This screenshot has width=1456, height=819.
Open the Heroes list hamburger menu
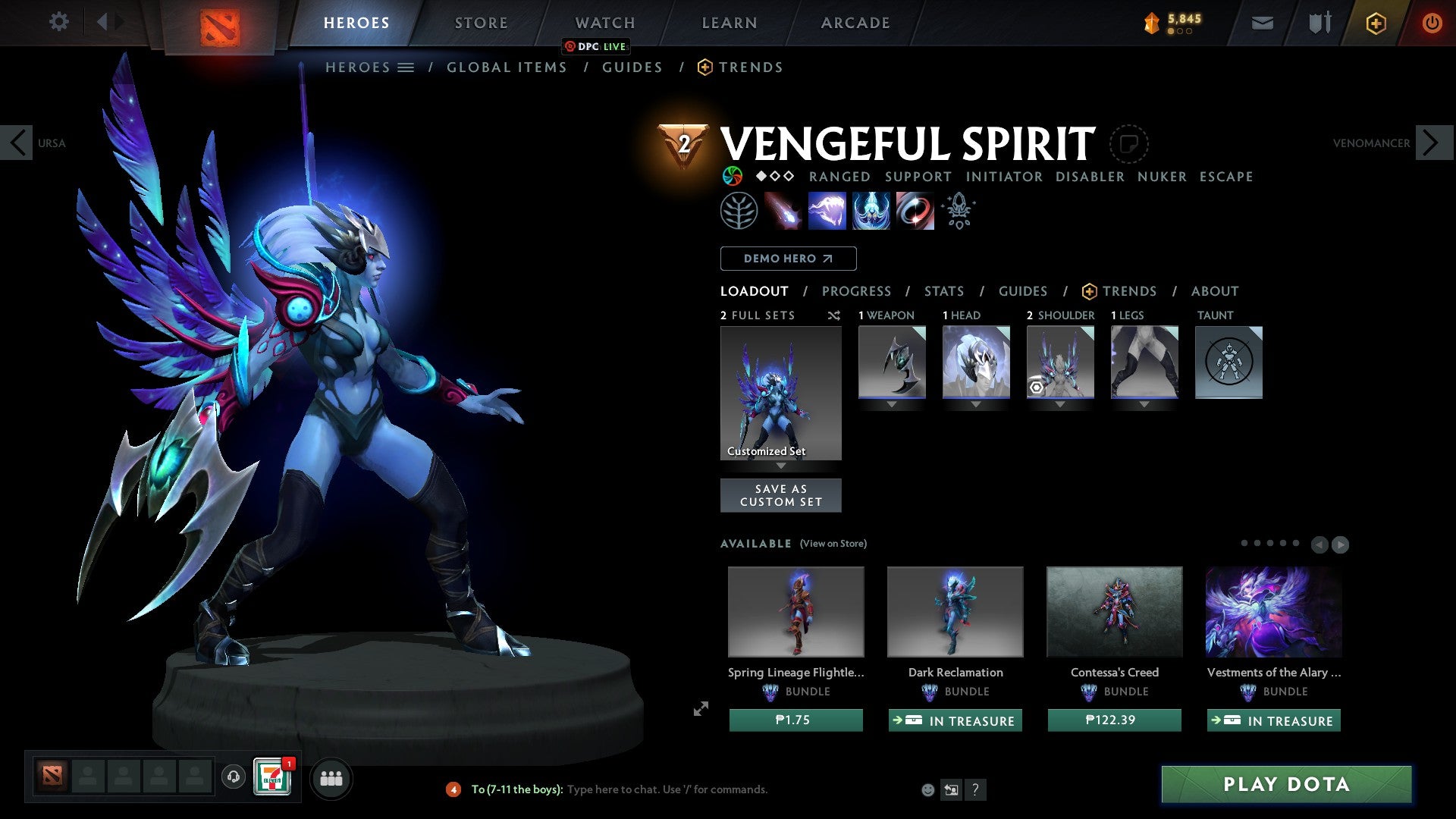click(x=406, y=67)
